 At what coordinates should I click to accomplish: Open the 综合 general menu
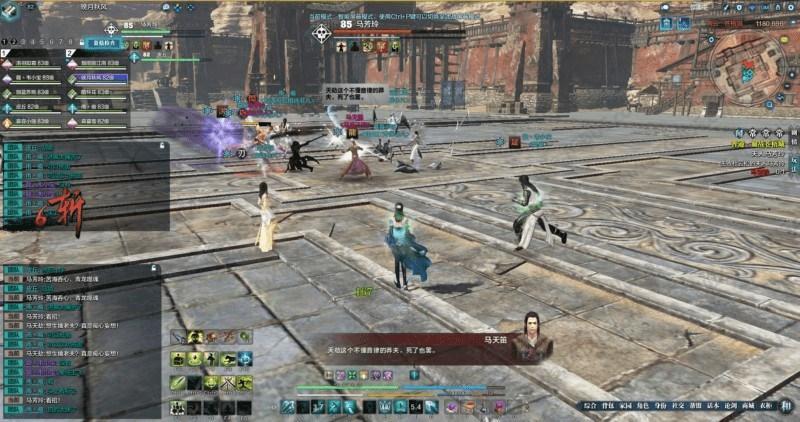point(590,406)
